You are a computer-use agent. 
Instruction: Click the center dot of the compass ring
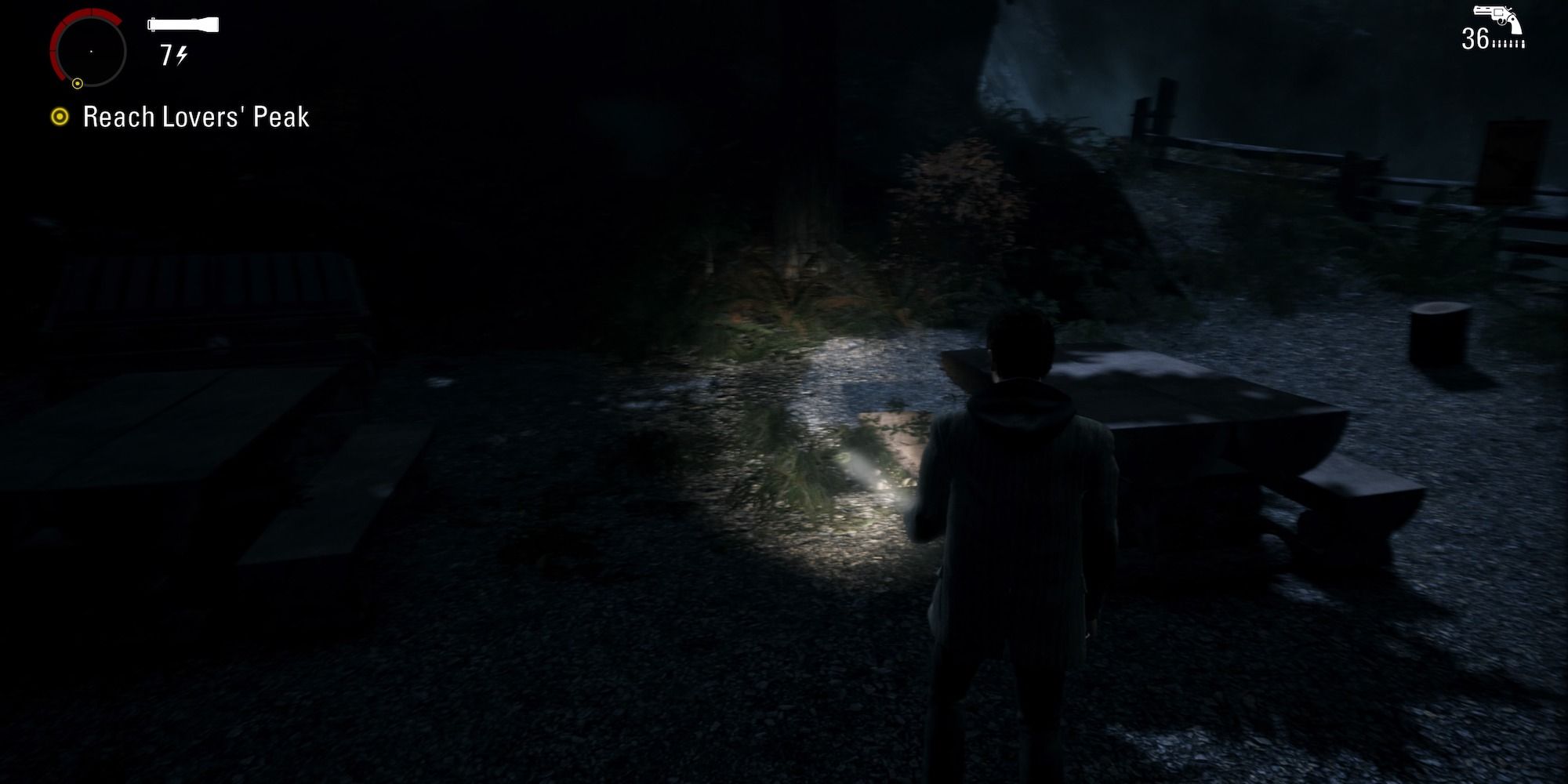(x=91, y=51)
